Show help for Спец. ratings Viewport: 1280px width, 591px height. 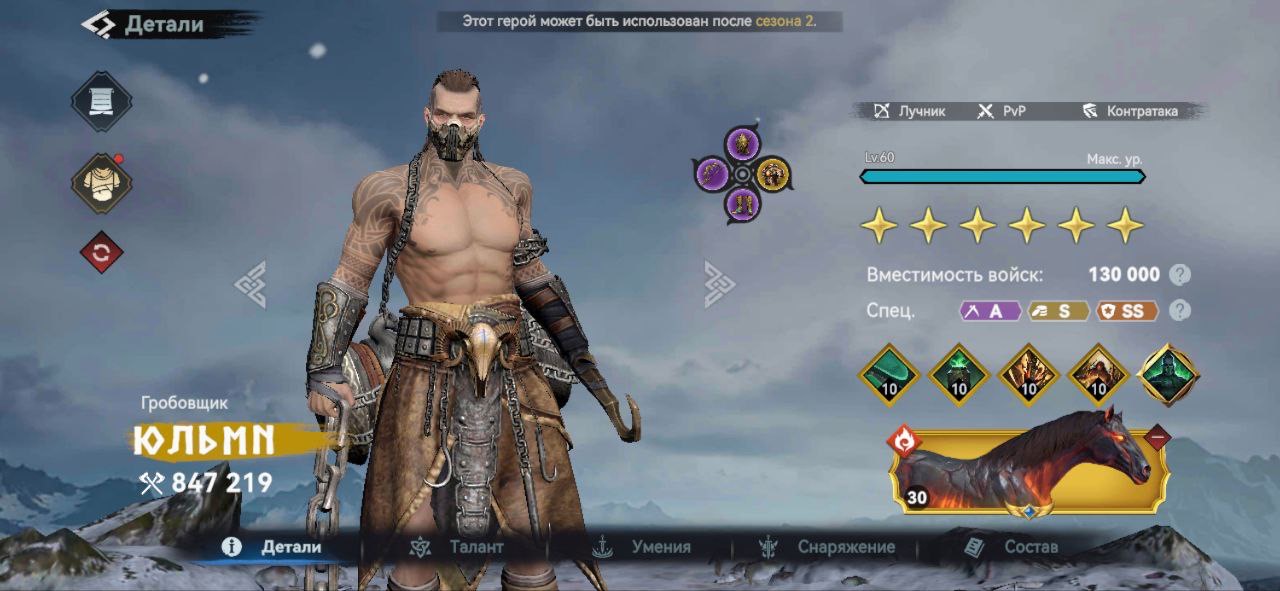[1180, 311]
